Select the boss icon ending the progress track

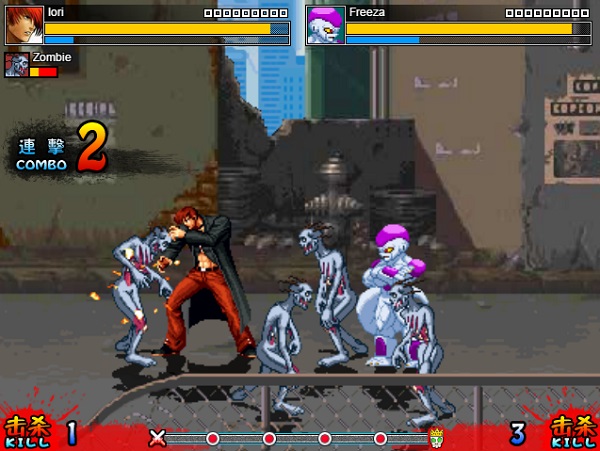tap(437, 437)
